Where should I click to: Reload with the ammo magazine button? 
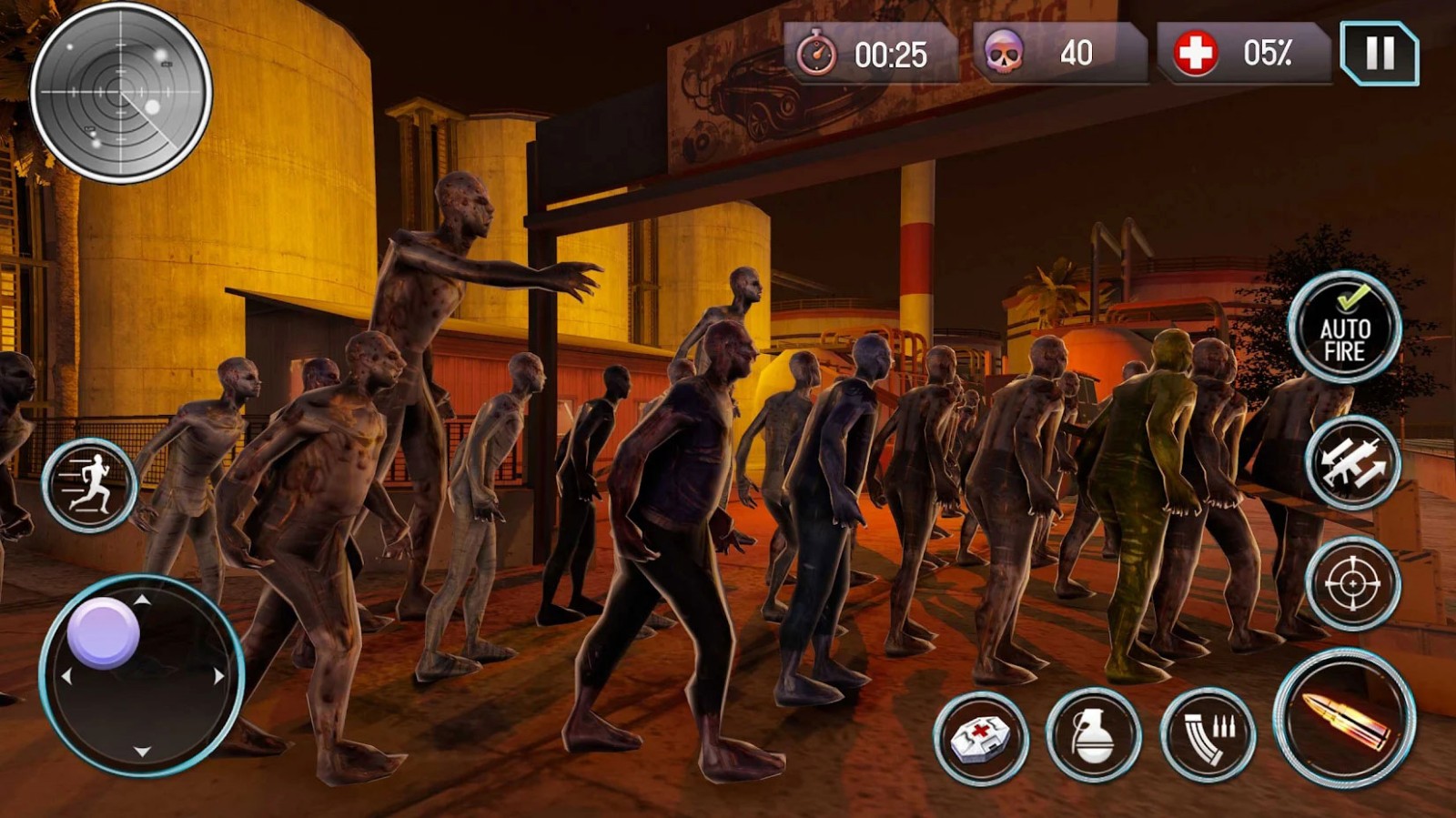click(x=1208, y=735)
